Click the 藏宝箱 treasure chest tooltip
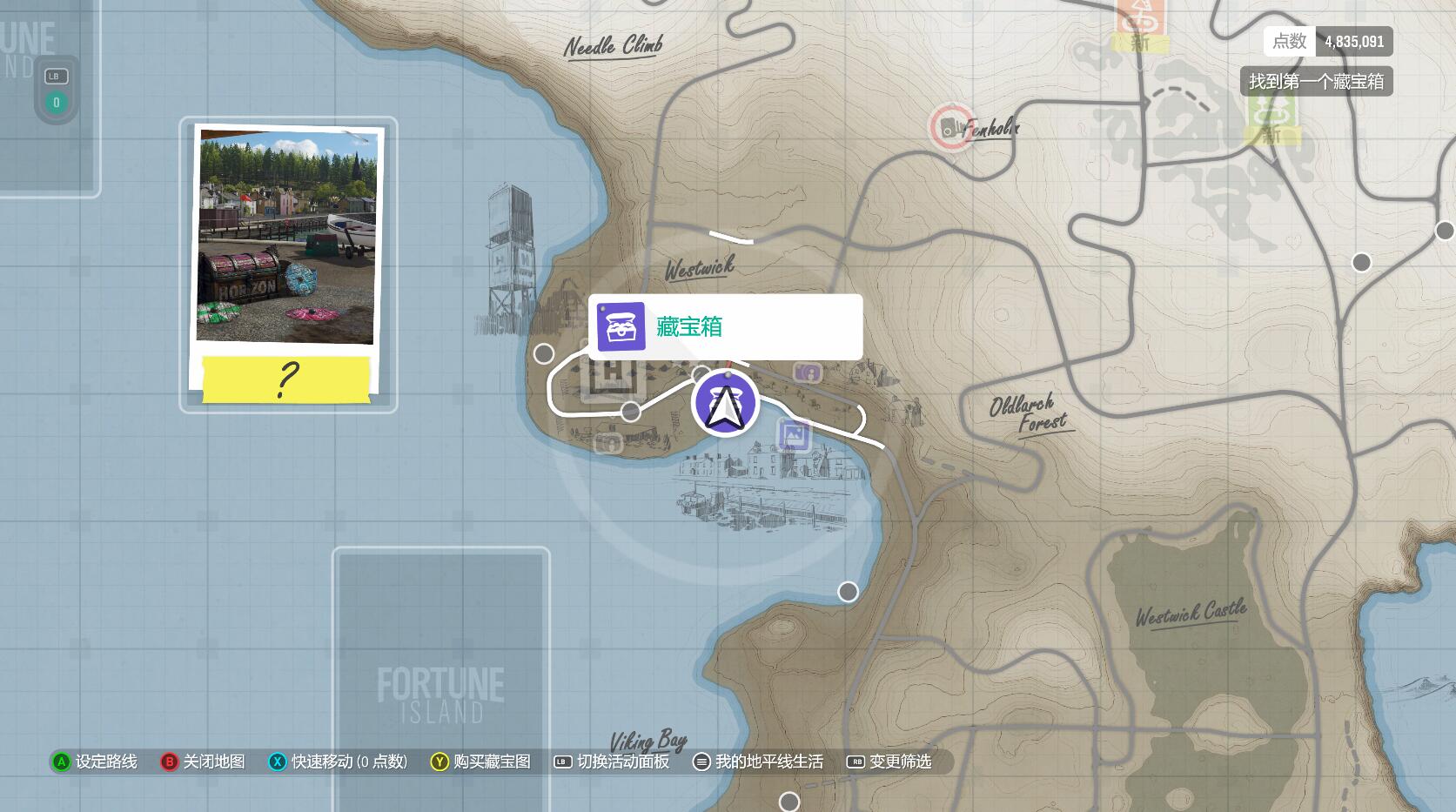Image resolution: width=1456 pixels, height=812 pixels. coord(725,327)
